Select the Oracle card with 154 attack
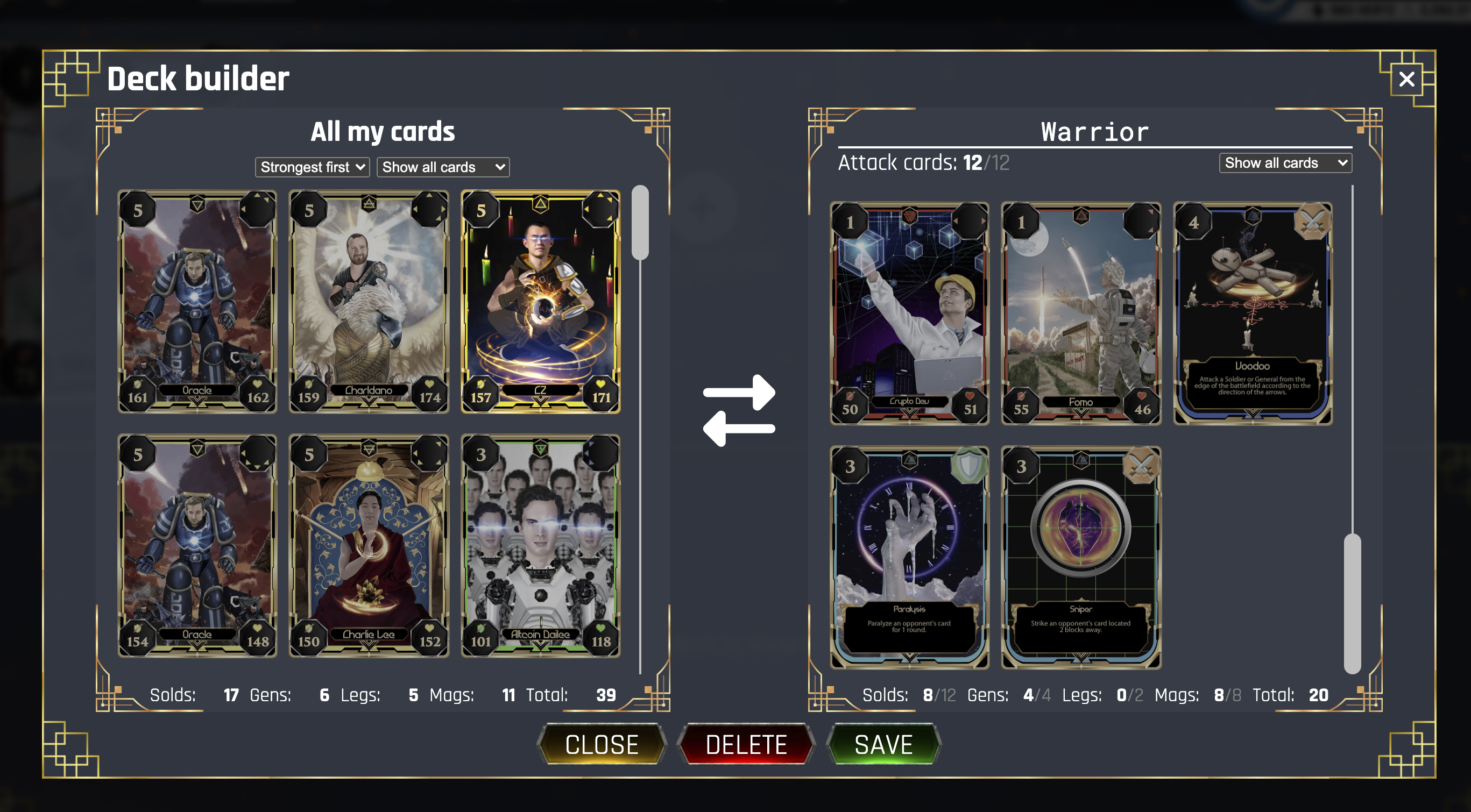Image resolution: width=1471 pixels, height=812 pixels. (x=197, y=546)
